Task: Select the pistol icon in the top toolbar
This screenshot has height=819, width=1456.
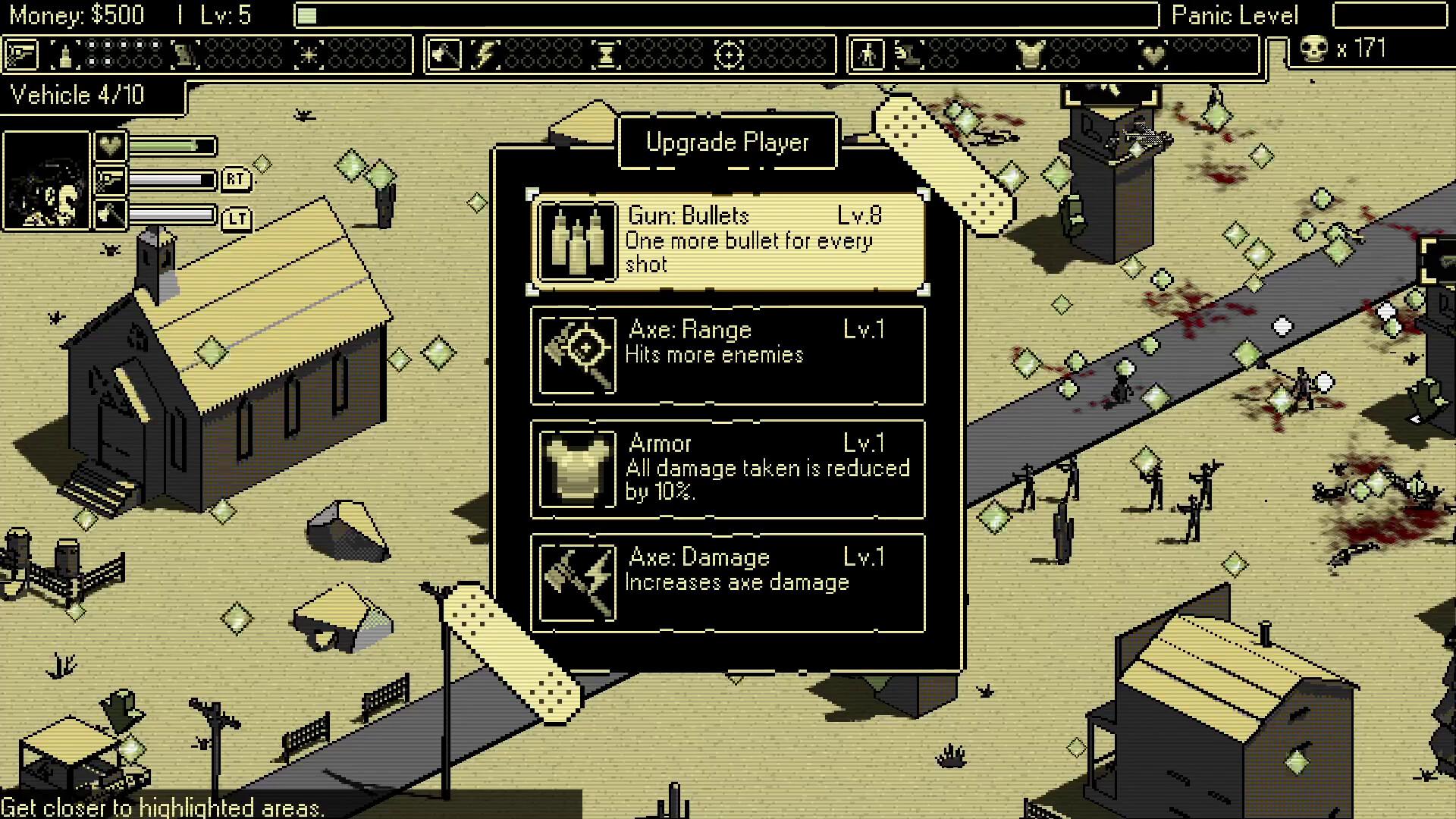Action: 20,53
